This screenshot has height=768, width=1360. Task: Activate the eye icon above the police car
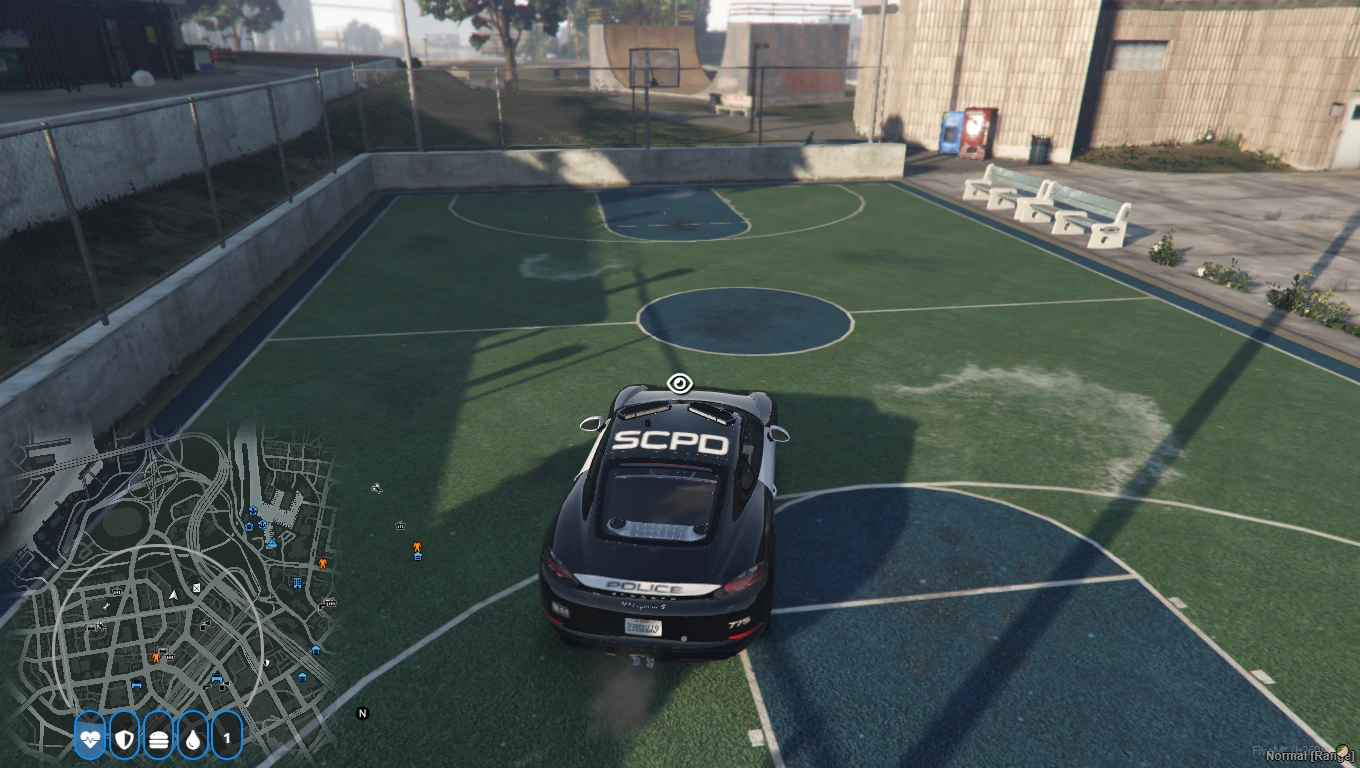[680, 382]
